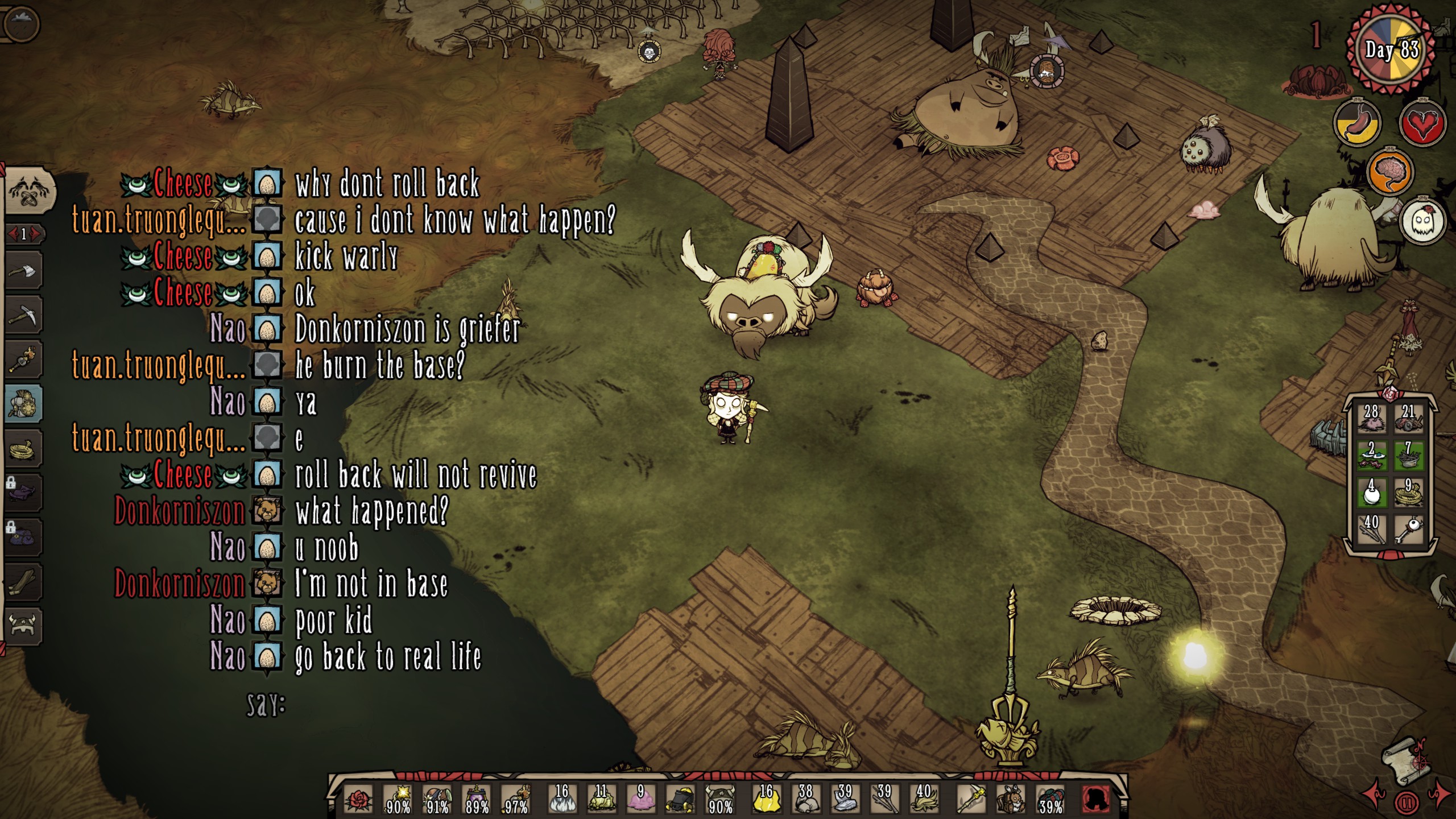Choose the pickaxe crafting recipe

[23, 315]
